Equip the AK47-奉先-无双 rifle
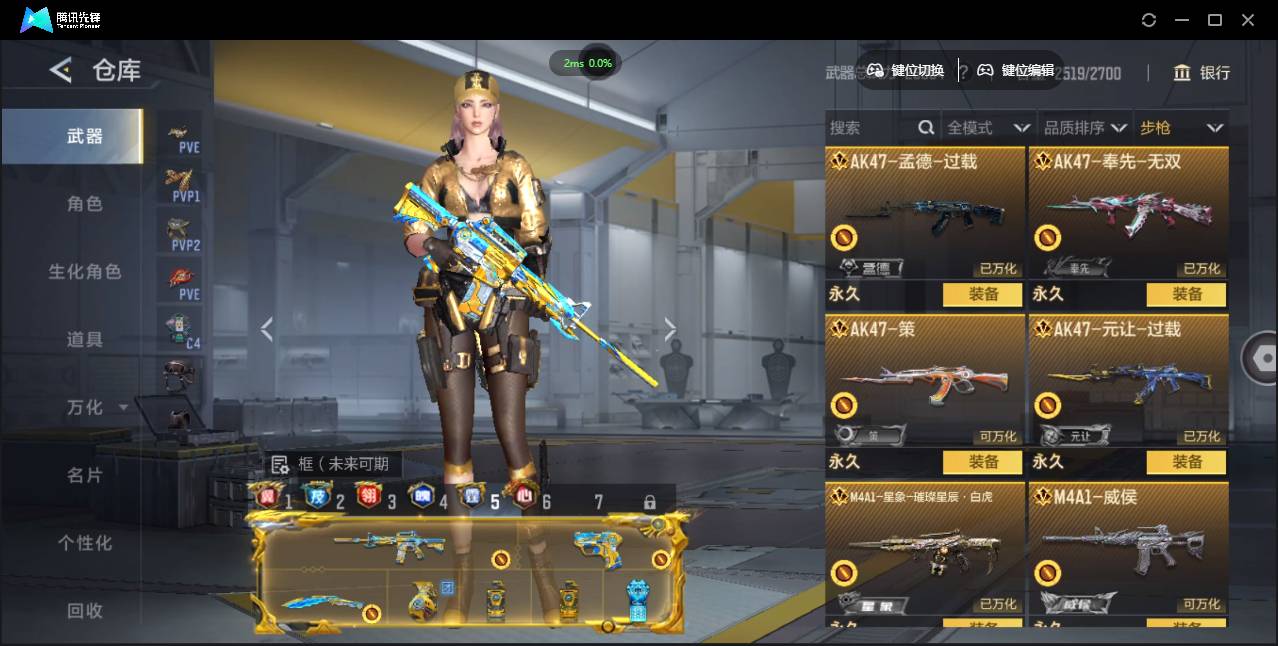Image resolution: width=1278 pixels, height=646 pixels. pyautogui.click(x=1187, y=294)
